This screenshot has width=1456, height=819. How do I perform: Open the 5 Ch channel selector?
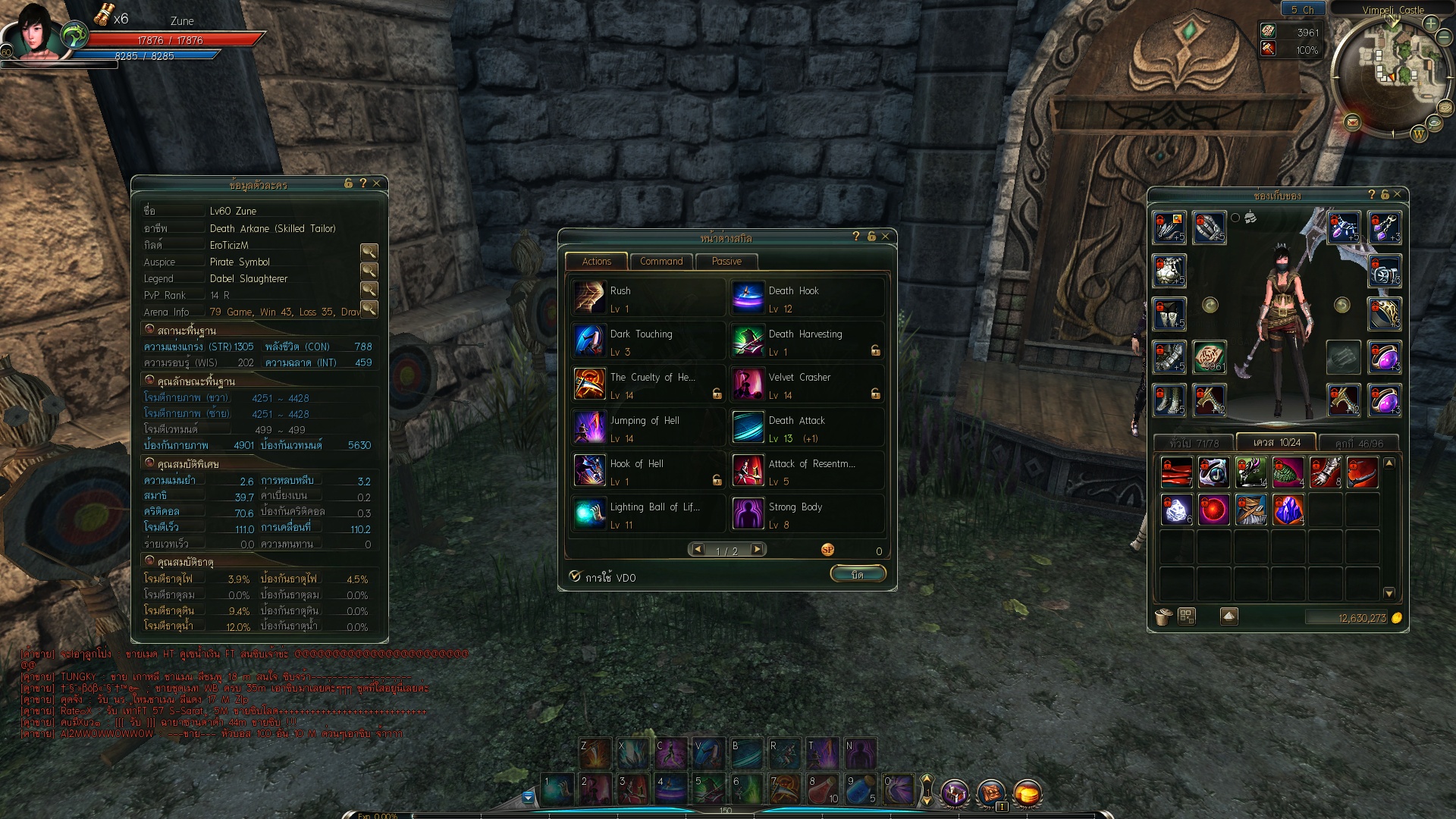click(1302, 10)
